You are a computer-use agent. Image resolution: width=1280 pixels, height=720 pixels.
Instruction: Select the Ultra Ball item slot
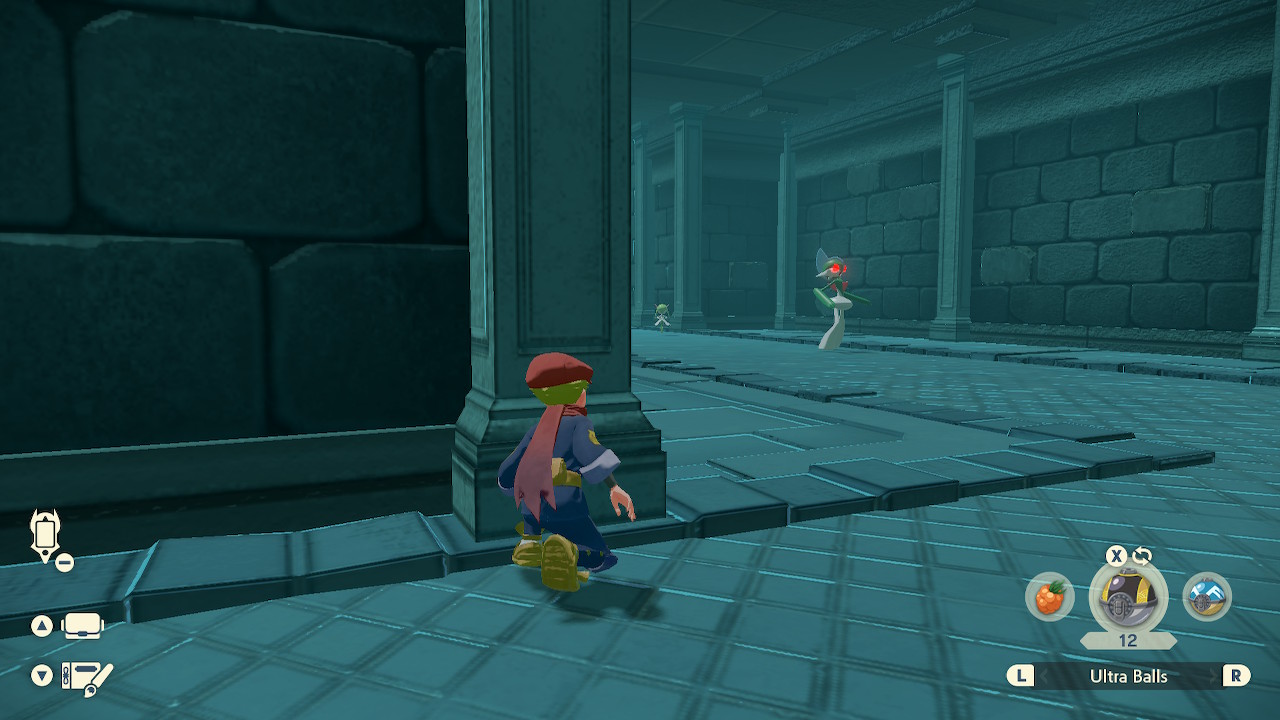click(x=1128, y=598)
